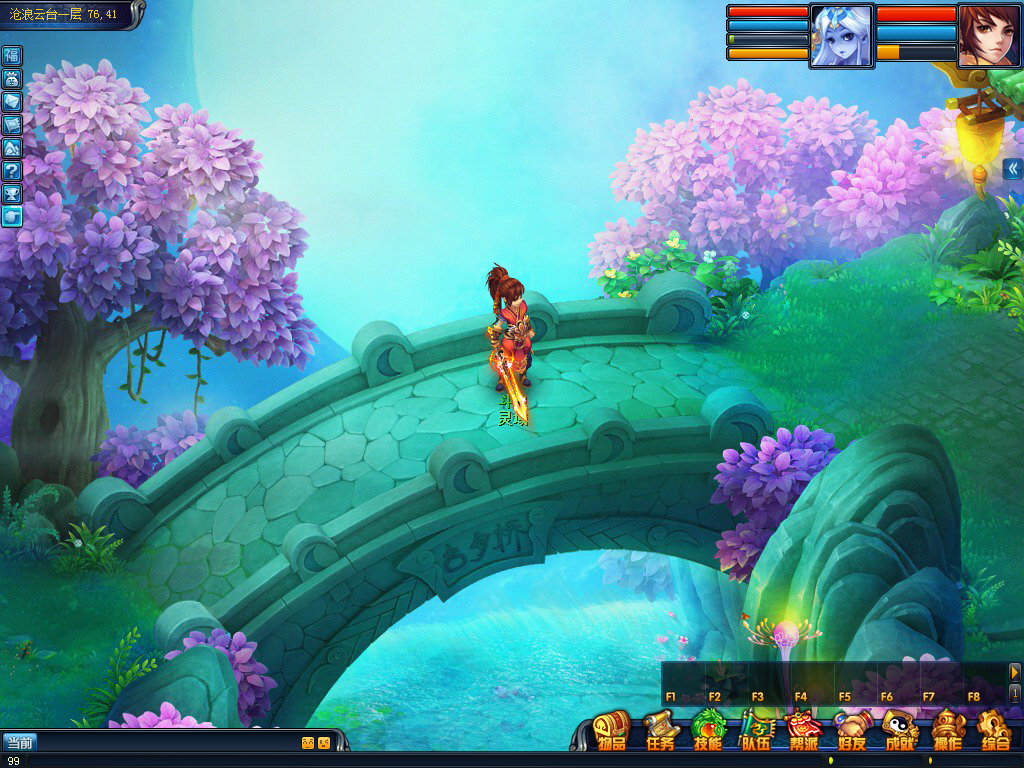
Task: Click the 福 fortune icon
Action: (x=12, y=55)
